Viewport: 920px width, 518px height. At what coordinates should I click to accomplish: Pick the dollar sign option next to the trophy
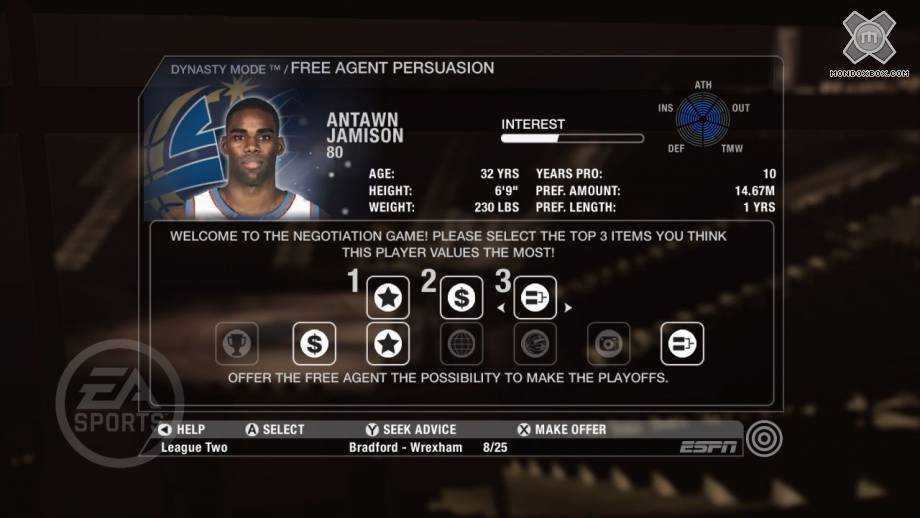314,344
